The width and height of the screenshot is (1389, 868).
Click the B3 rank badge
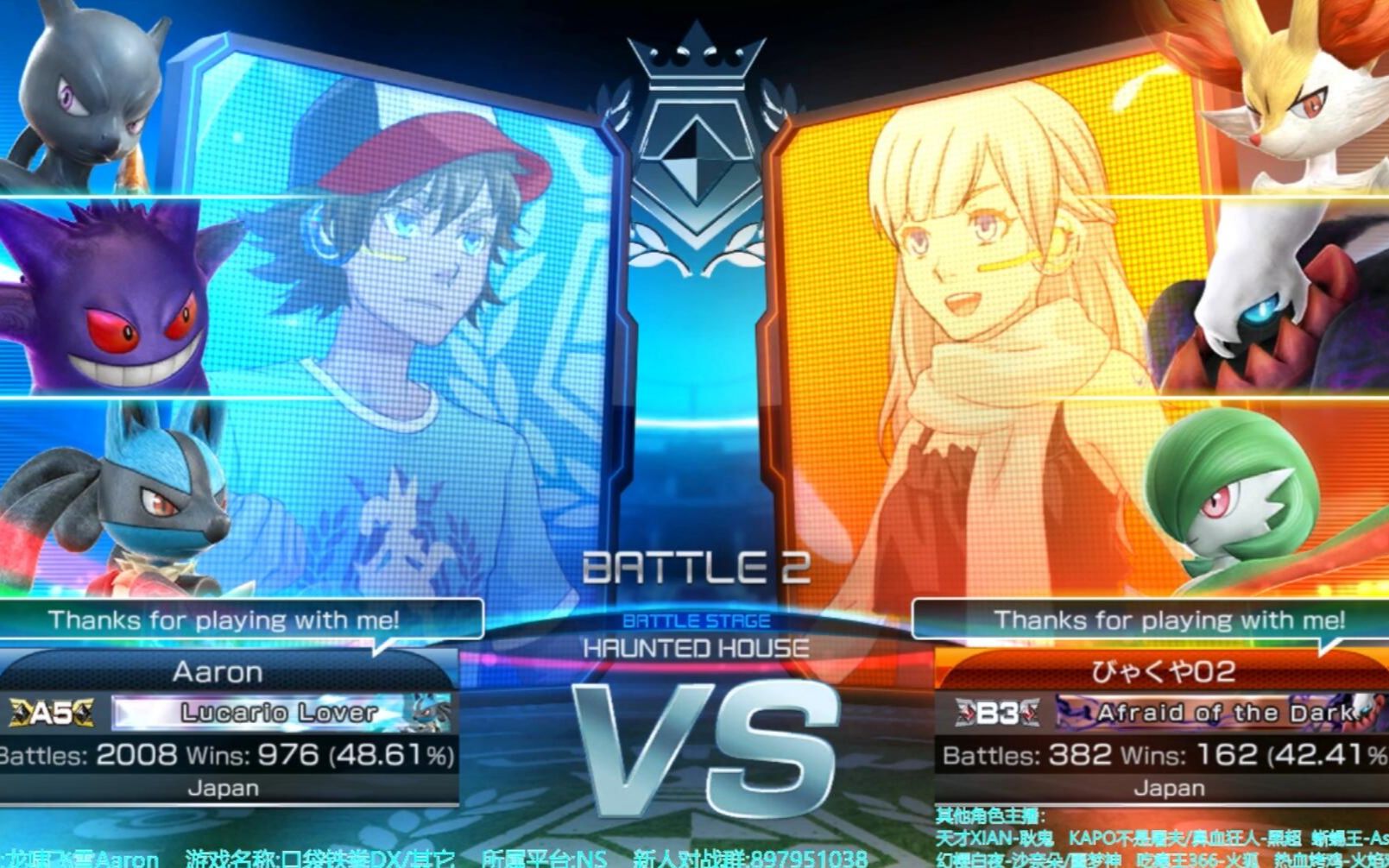tap(997, 713)
